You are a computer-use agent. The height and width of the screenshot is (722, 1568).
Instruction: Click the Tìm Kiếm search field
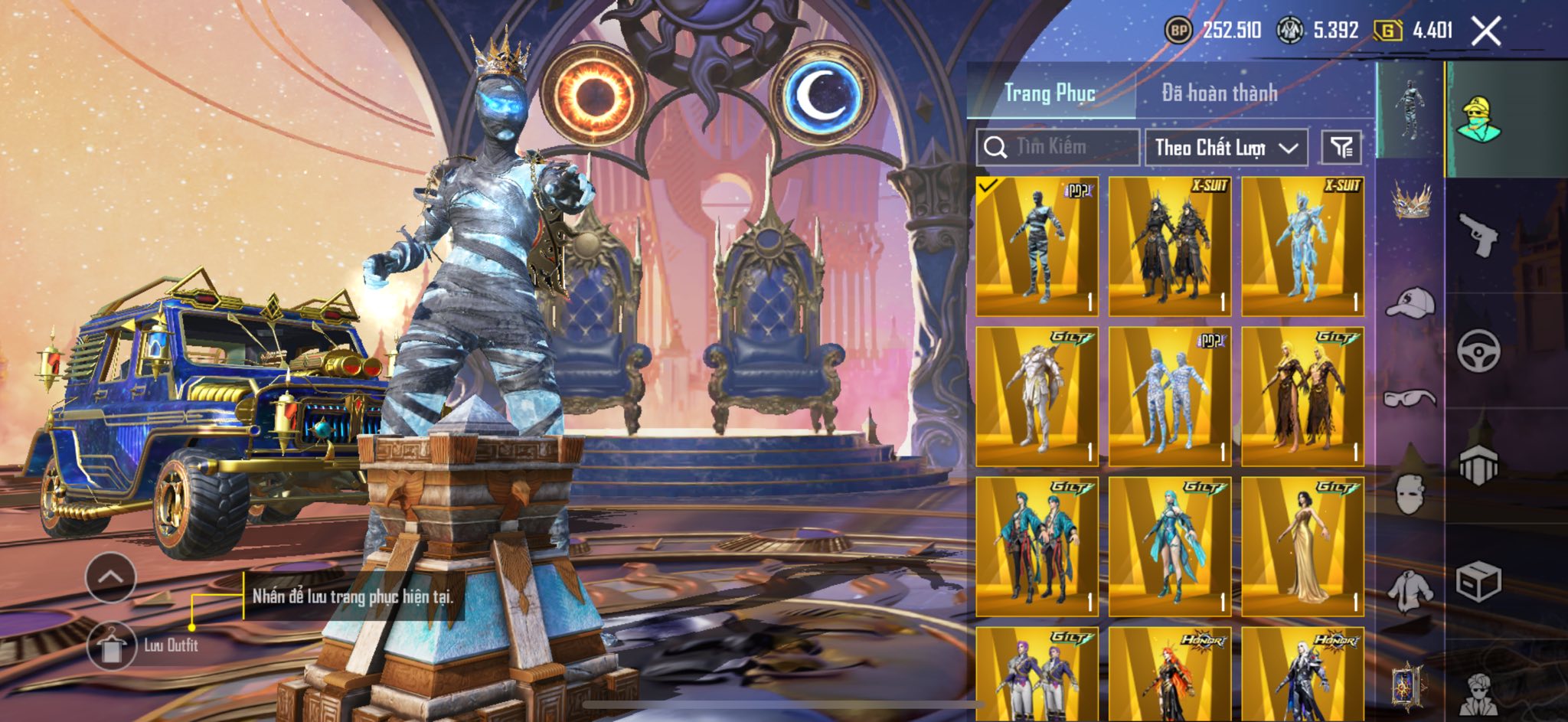tap(1059, 147)
